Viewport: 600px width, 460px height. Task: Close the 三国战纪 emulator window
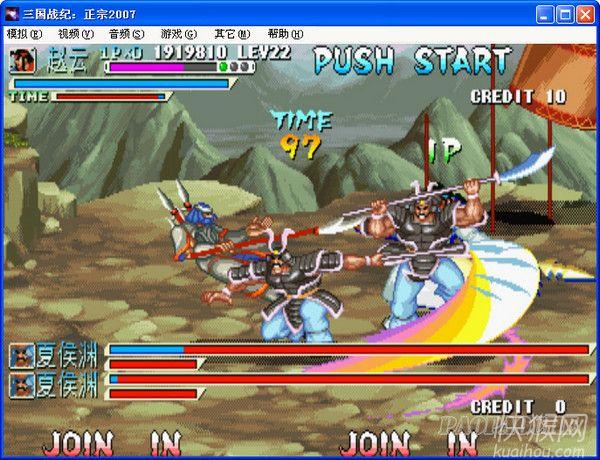pyautogui.click(x=586, y=14)
